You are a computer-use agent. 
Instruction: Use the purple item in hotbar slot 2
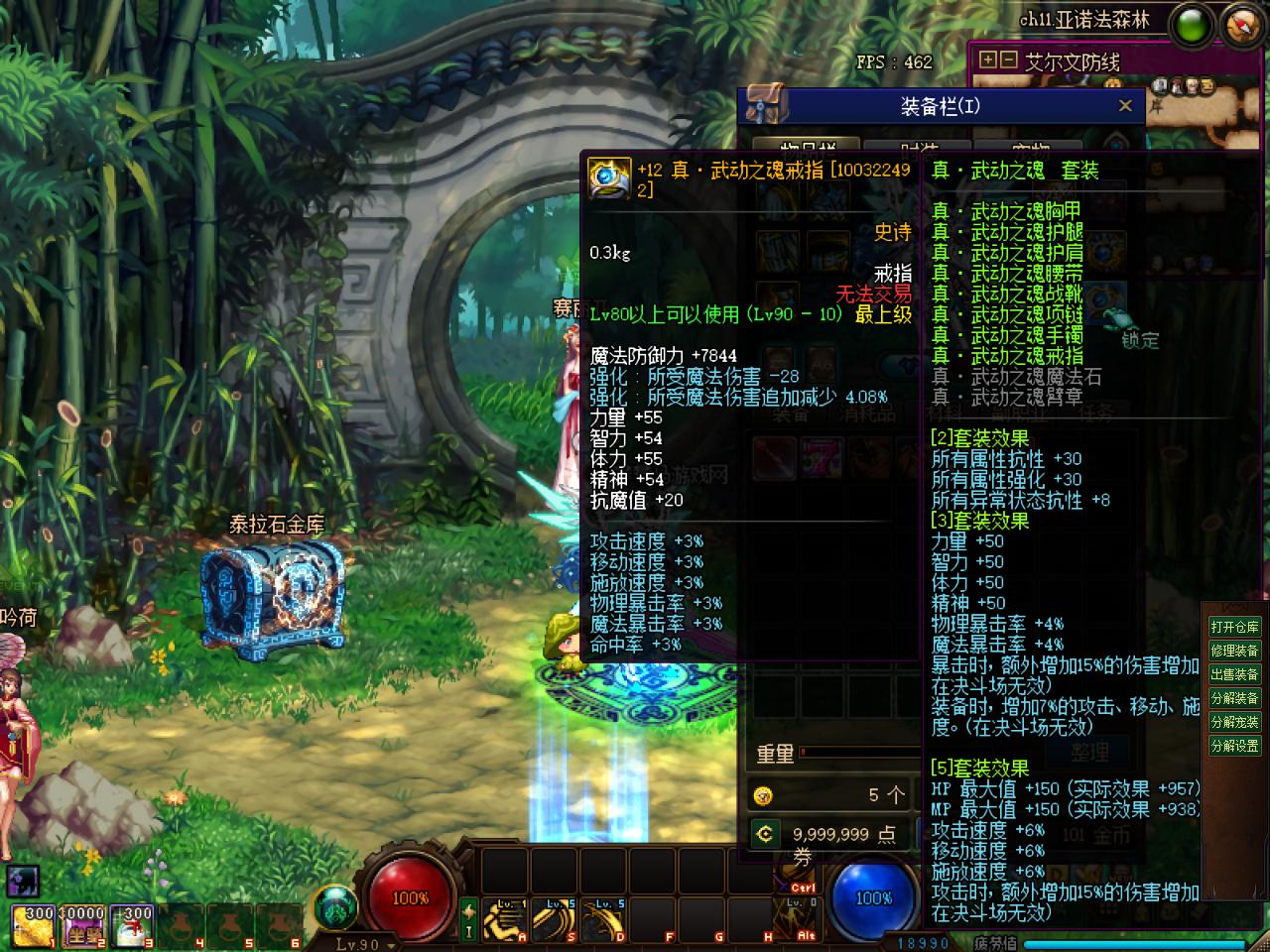pos(83,924)
